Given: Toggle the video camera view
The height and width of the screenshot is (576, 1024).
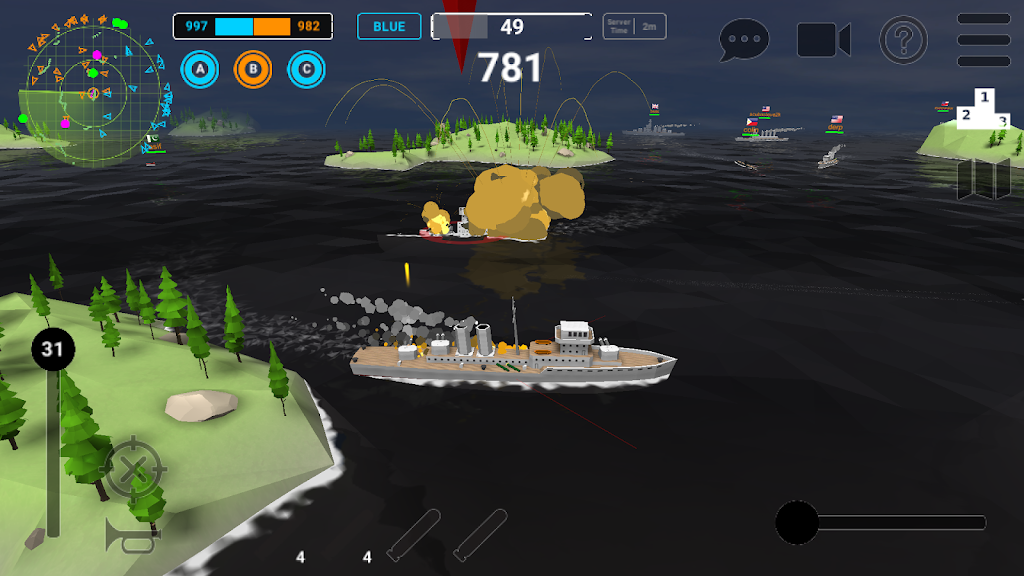Looking at the screenshot, I should click(x=823, y=40).
